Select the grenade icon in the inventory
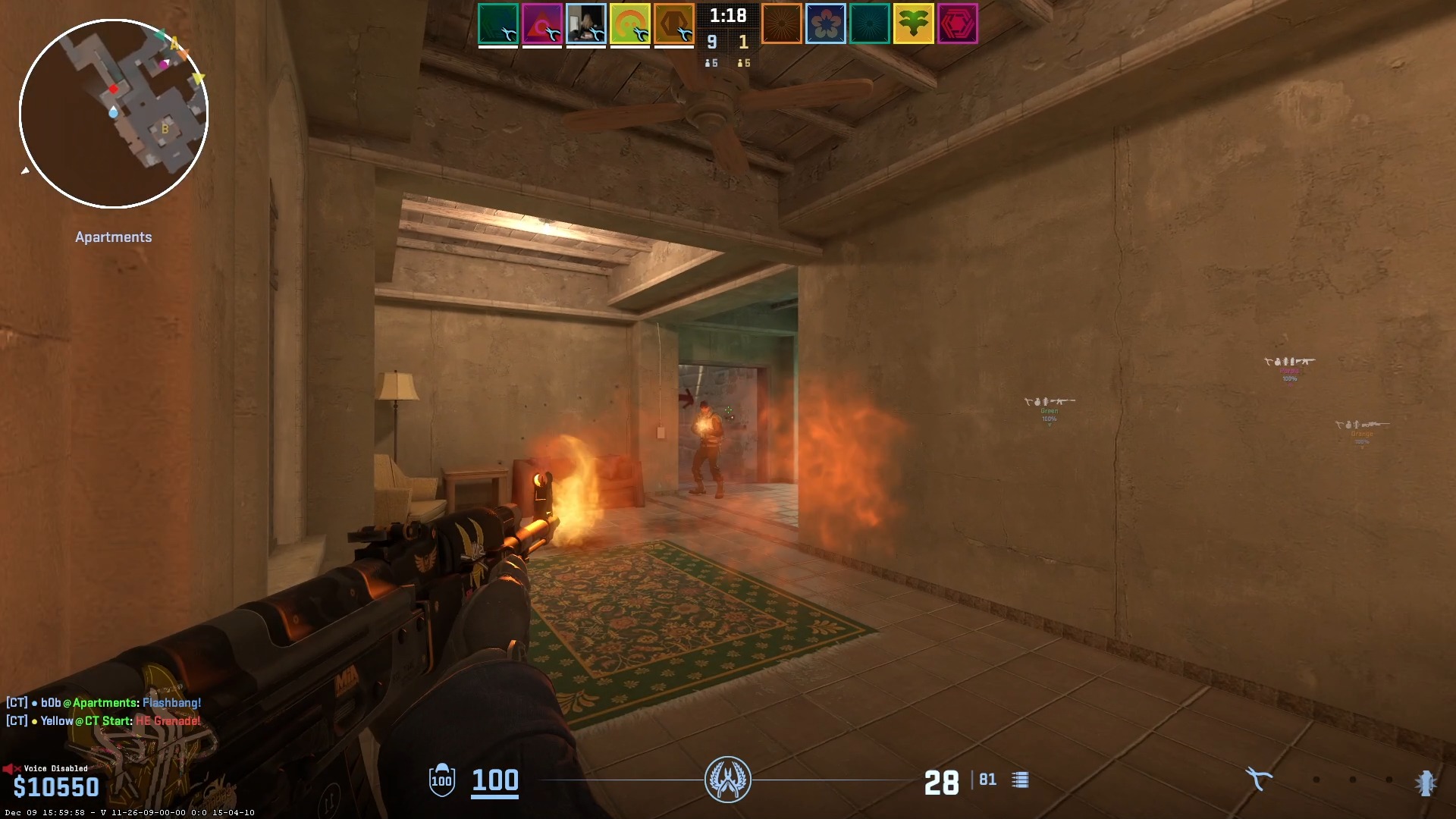Screen dimensions: 1456x819 1426,782
